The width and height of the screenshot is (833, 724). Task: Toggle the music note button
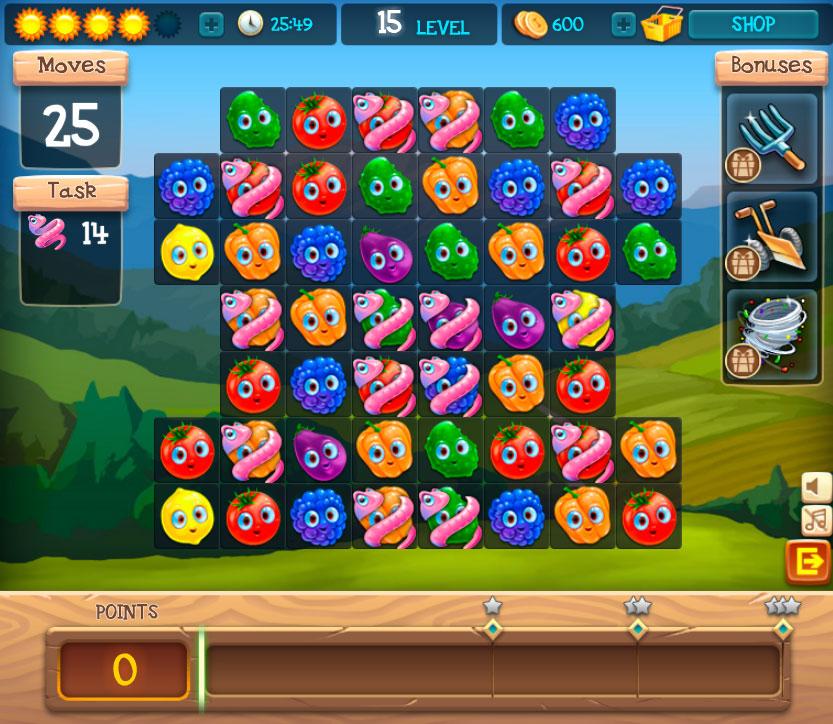pyautogui.click(x=817, y=520)
